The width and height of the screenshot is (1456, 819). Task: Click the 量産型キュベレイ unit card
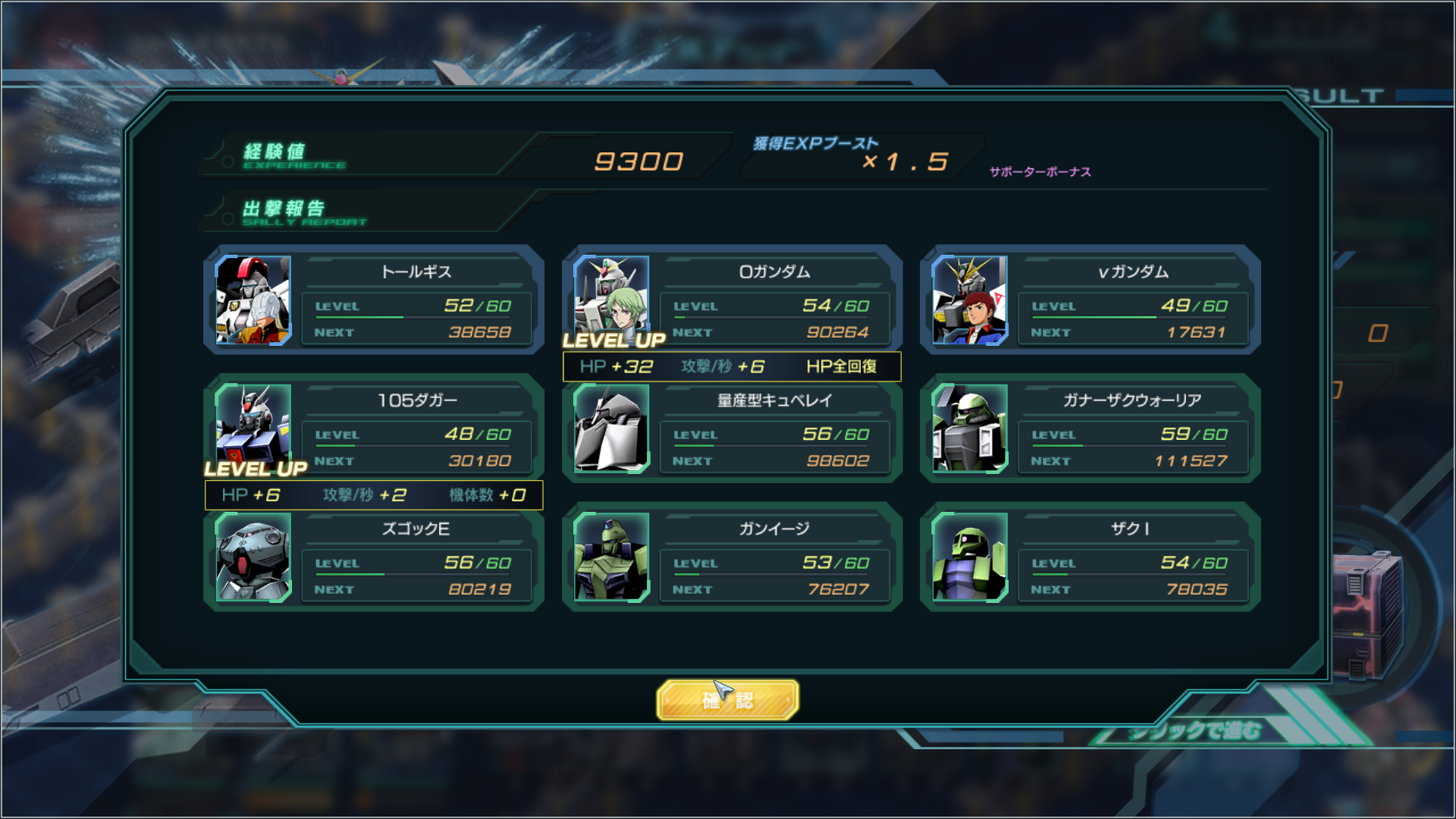click(732, 429)
